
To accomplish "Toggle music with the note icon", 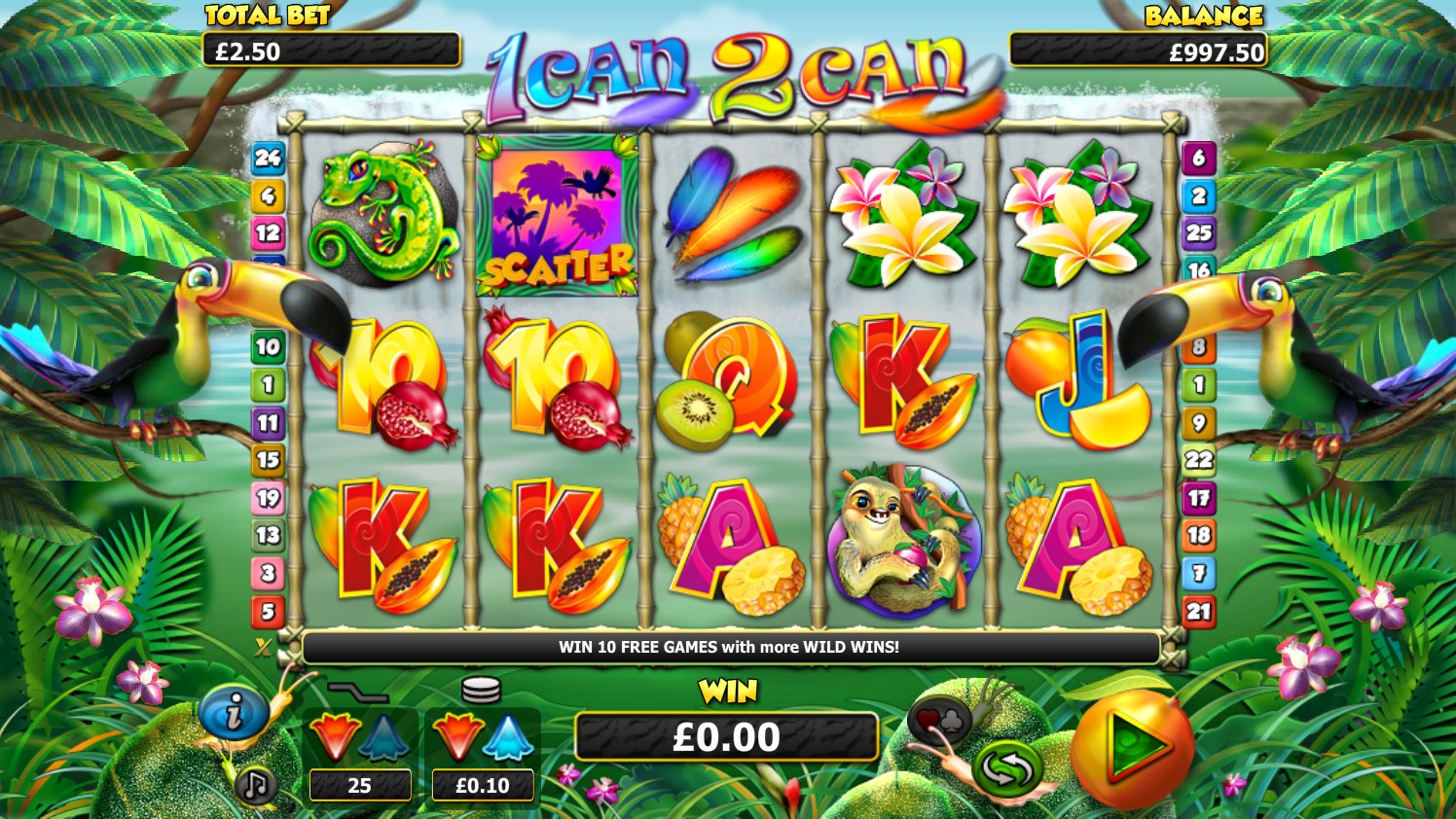I will tap(255, 784).
